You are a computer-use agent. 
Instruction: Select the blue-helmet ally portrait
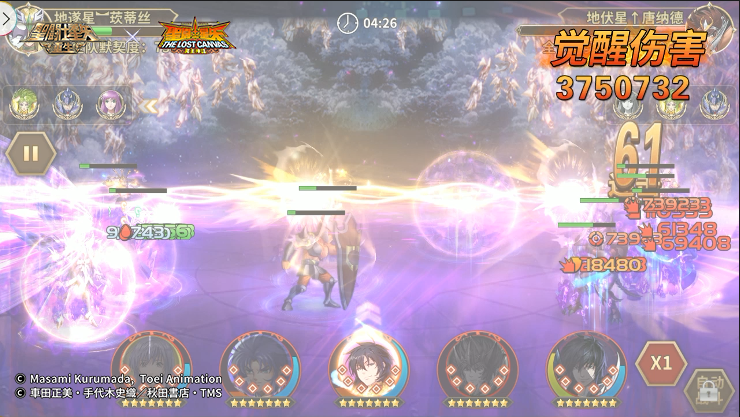click(68, 102)
